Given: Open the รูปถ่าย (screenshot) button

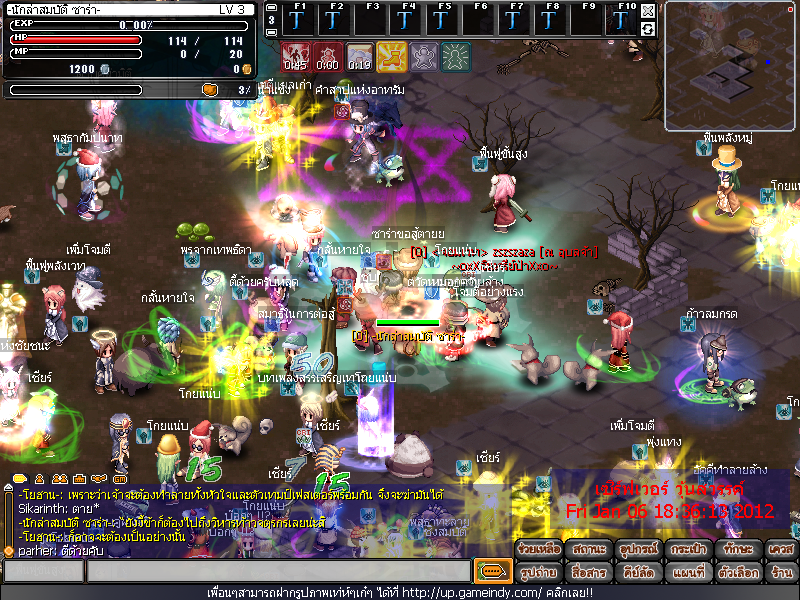Looking at the screenshot, I should pyautogui.click(x=538, y=572).
